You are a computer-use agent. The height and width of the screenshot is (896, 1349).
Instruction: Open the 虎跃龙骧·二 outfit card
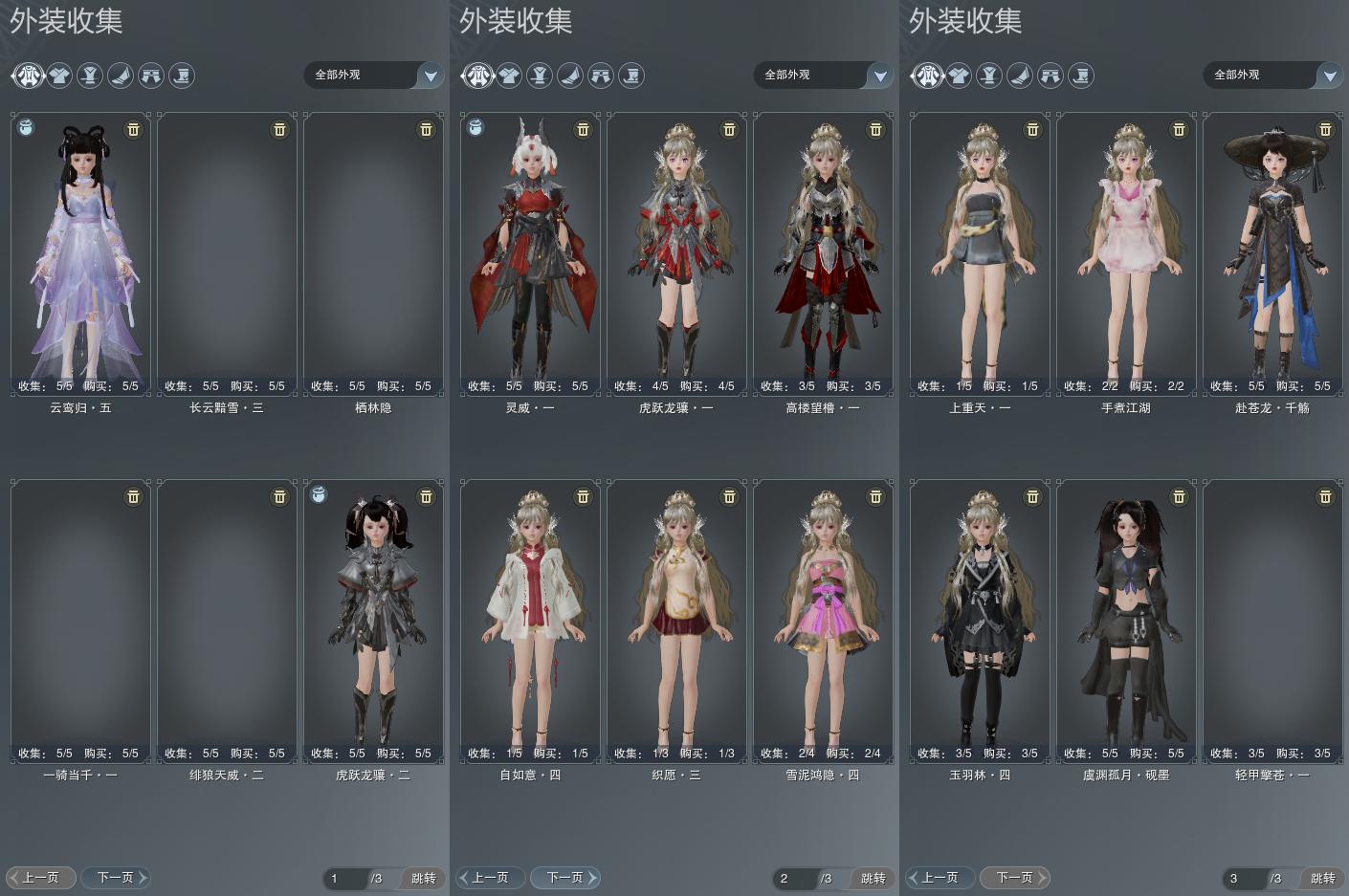click(373, 621)
